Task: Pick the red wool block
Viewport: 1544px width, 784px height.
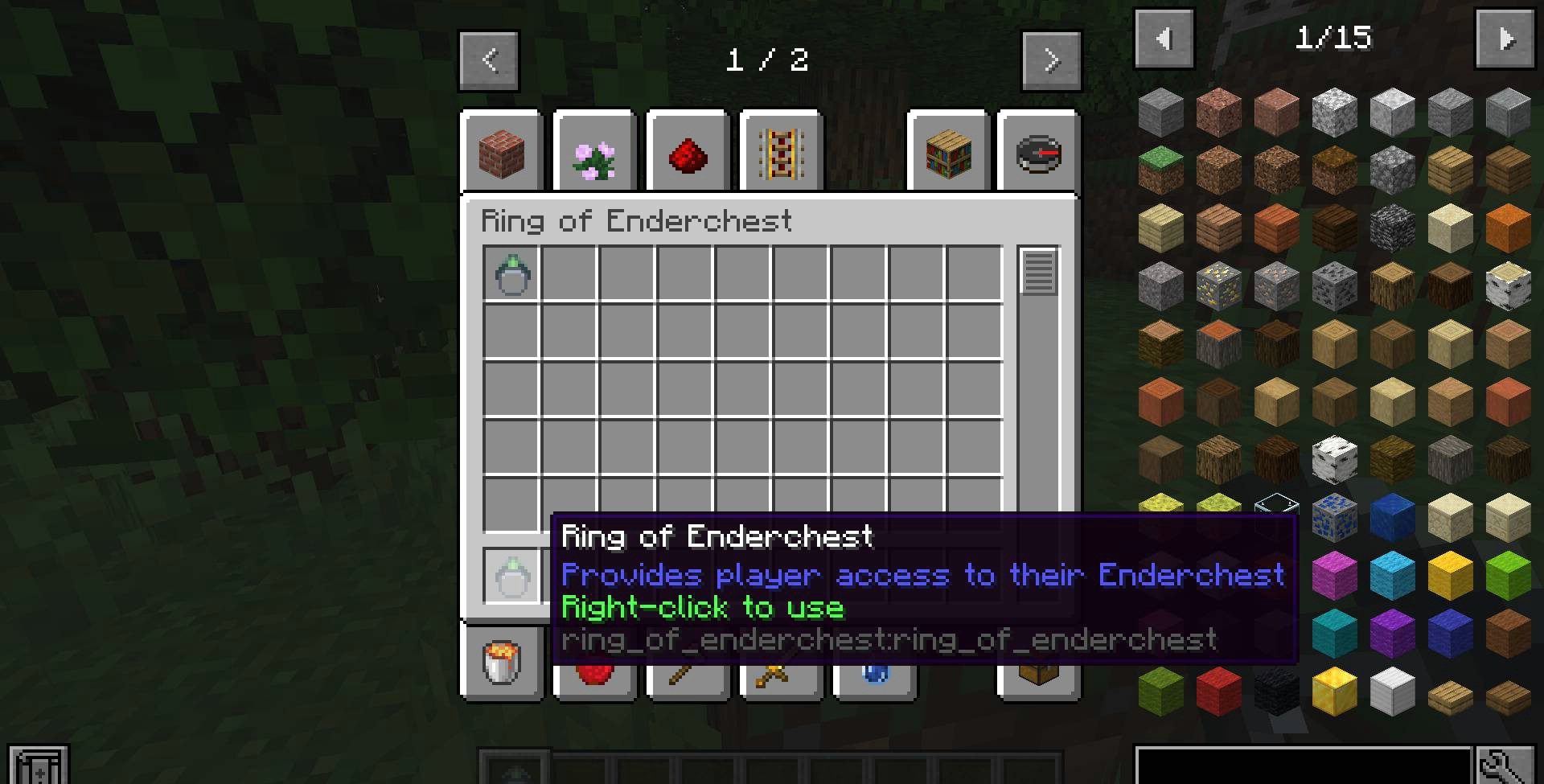Action: click(x=1219, y=691)
